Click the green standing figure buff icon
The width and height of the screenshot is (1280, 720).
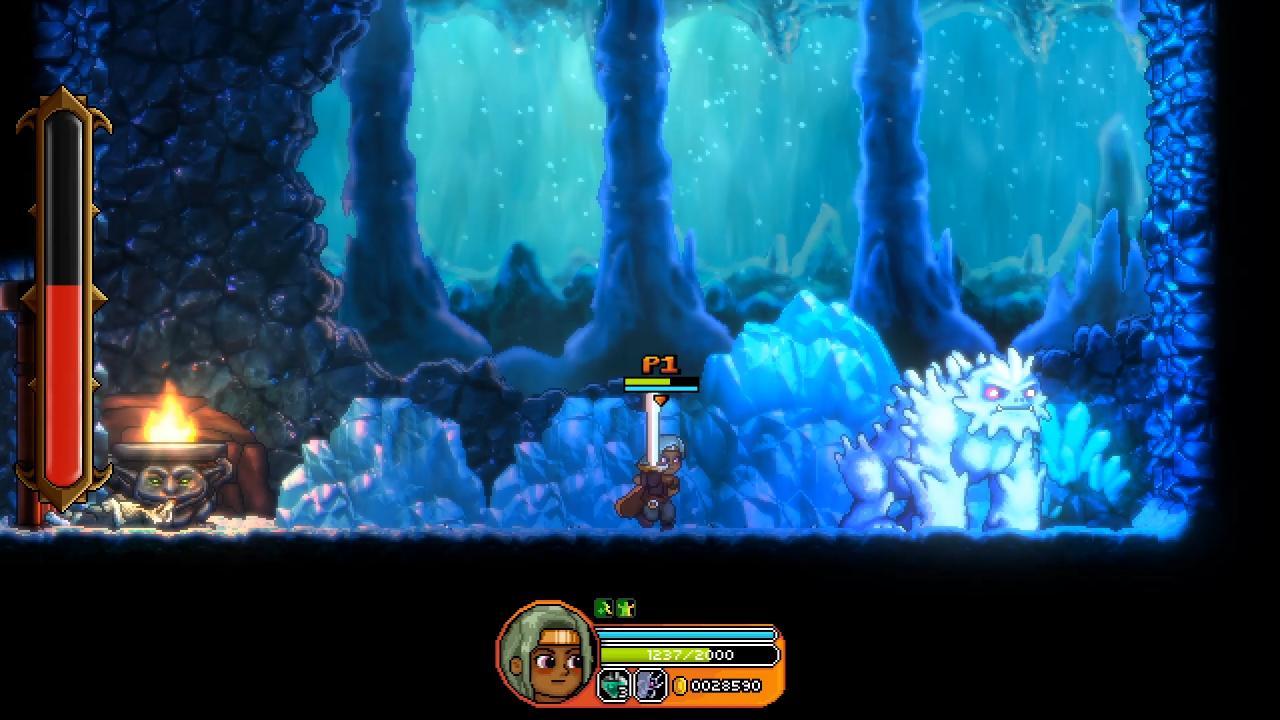point(625,608)
